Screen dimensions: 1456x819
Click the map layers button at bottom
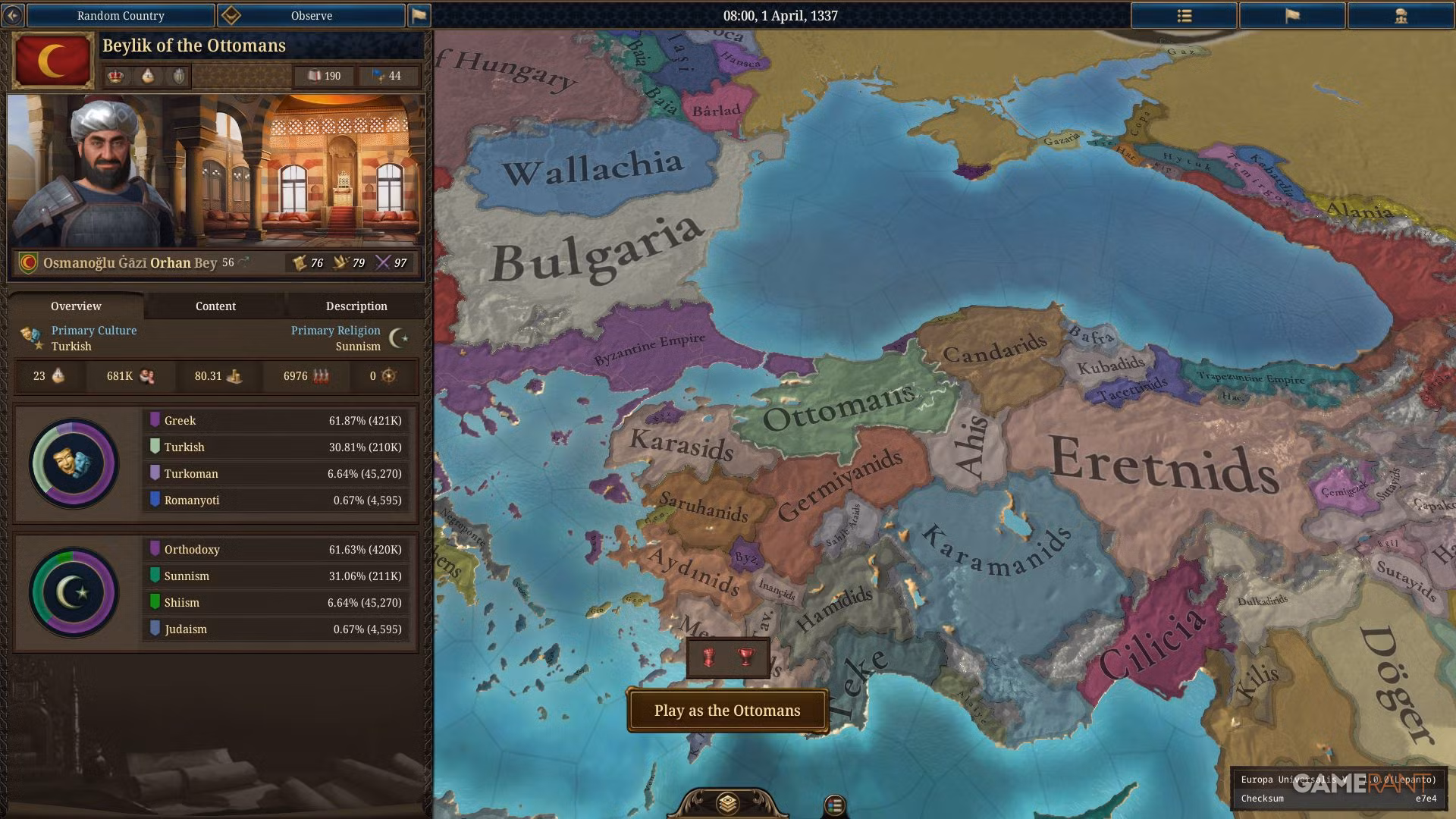pos(727,802)
